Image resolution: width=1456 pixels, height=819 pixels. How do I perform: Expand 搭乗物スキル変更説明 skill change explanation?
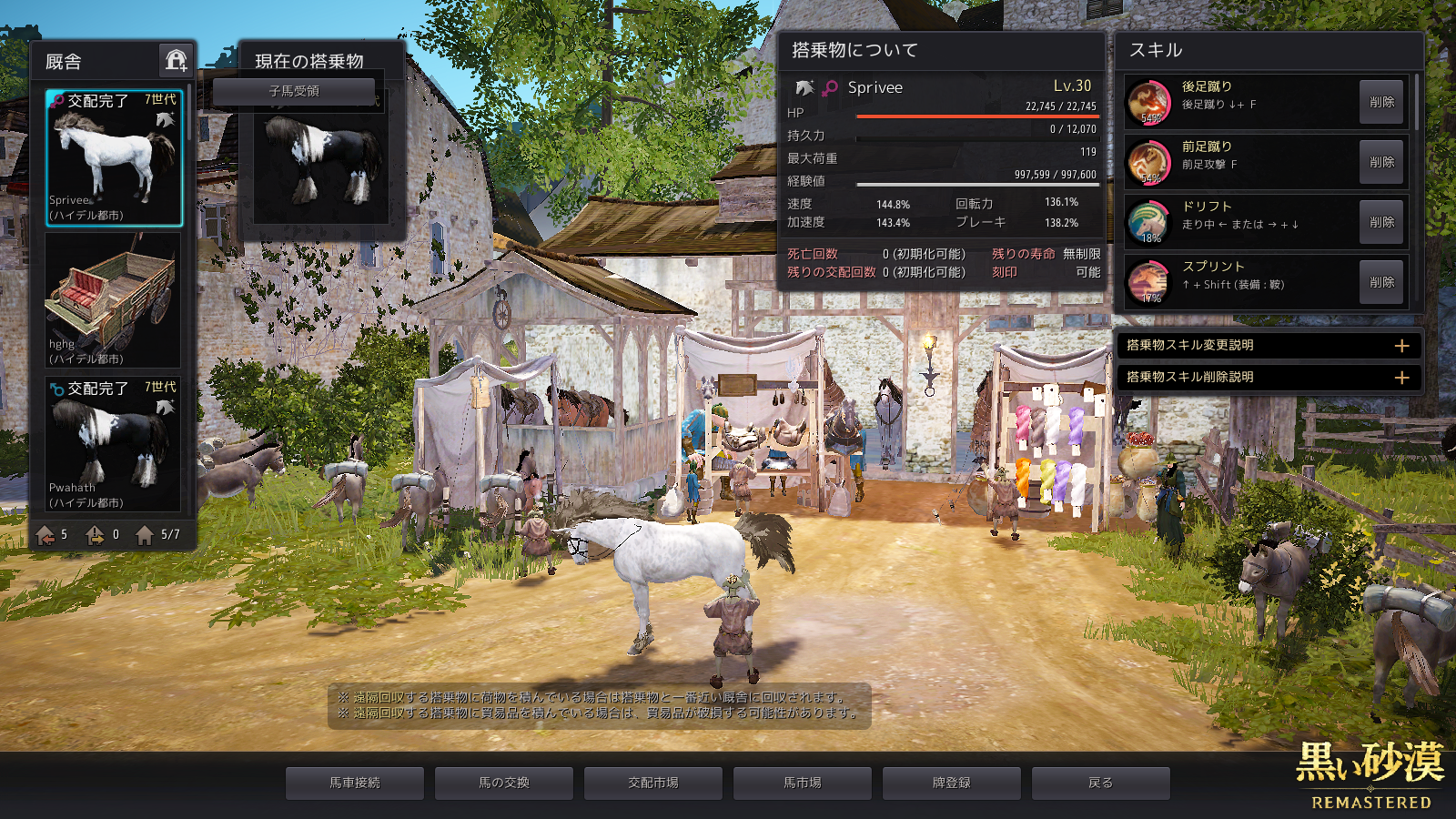click(x=1401, y=346)
